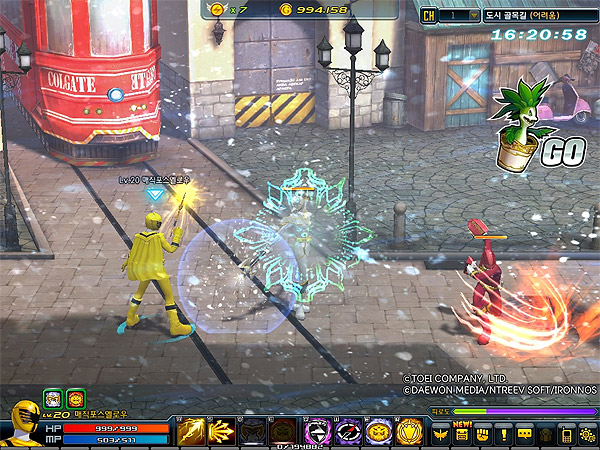600x450 pixels.
Task: Open the winged emblem menu button
Action: point(441,435)
